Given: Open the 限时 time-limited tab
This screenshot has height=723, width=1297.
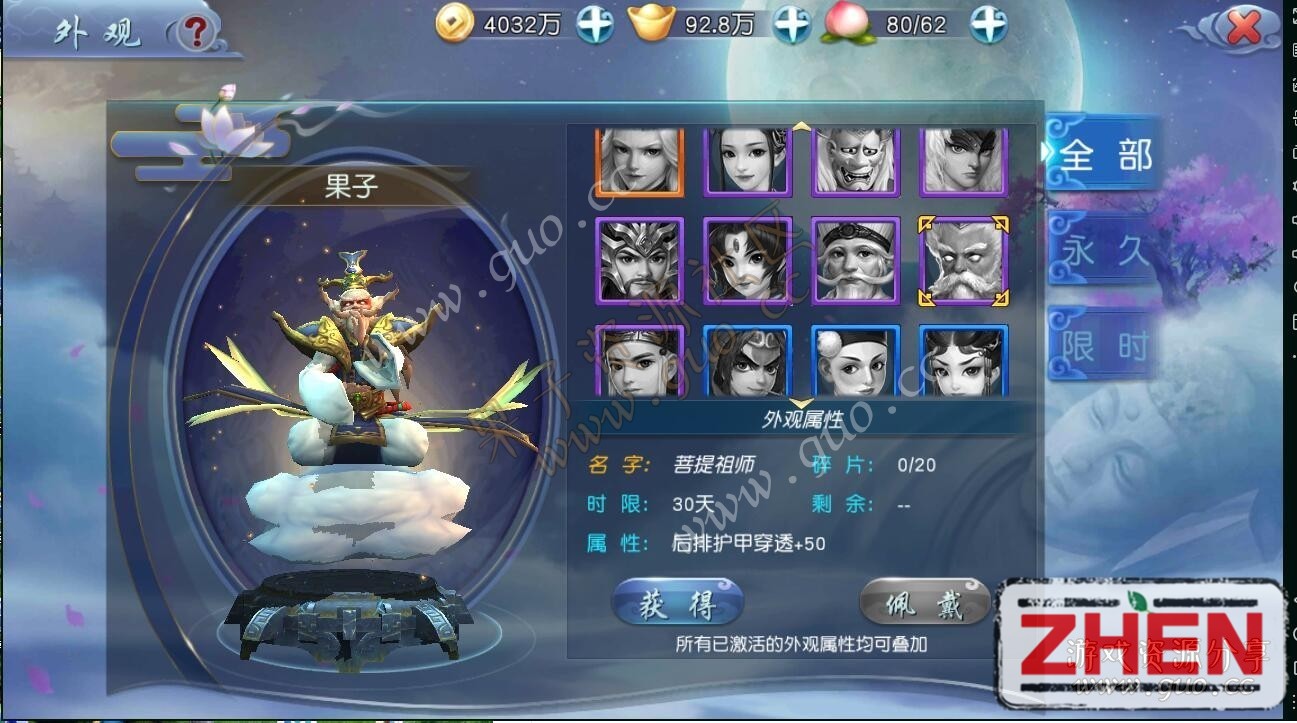Looking at the screenshot, I should (1104, 346).
